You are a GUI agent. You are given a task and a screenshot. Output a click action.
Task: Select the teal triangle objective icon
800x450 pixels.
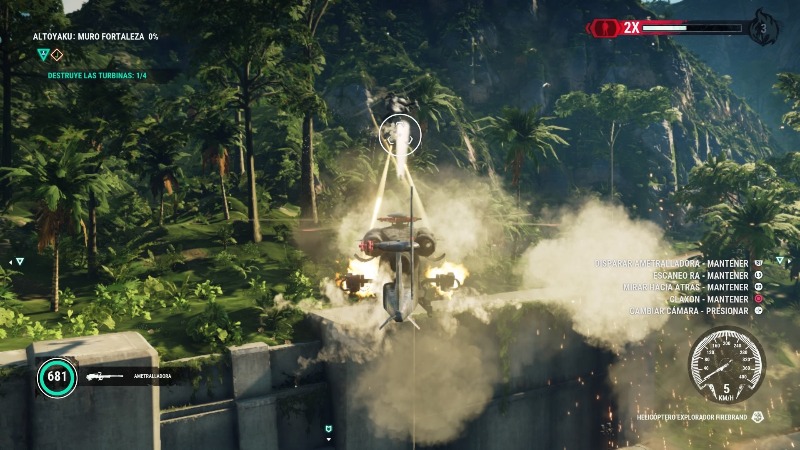(42, 54)
